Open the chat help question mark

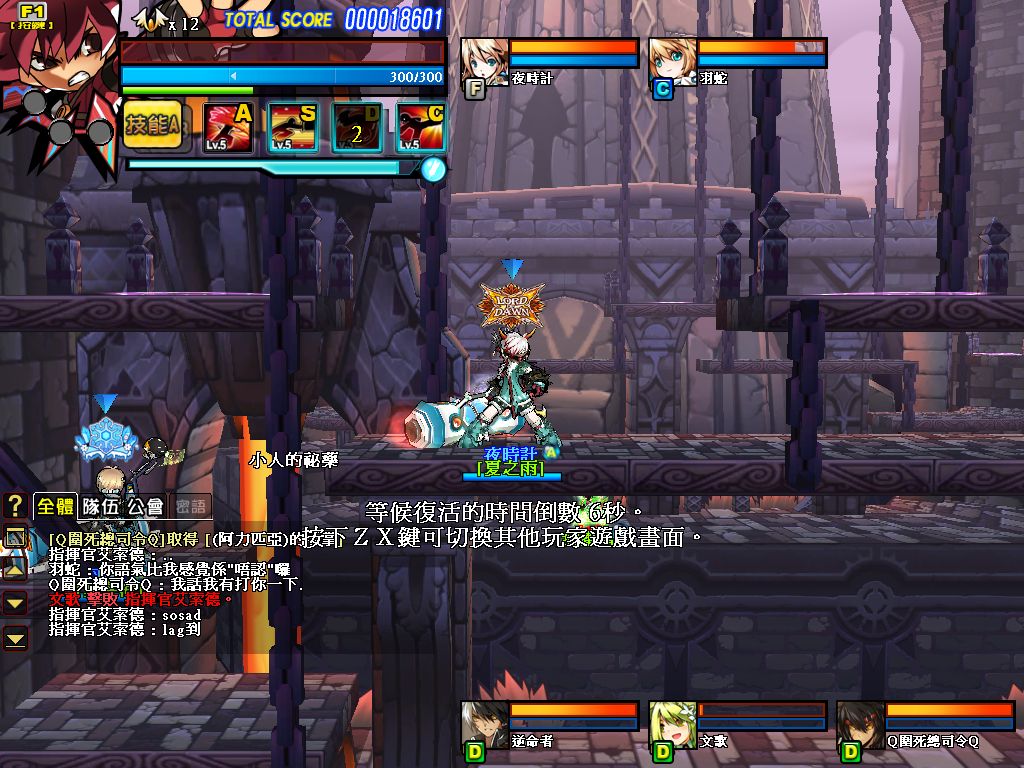pos(15,505)
